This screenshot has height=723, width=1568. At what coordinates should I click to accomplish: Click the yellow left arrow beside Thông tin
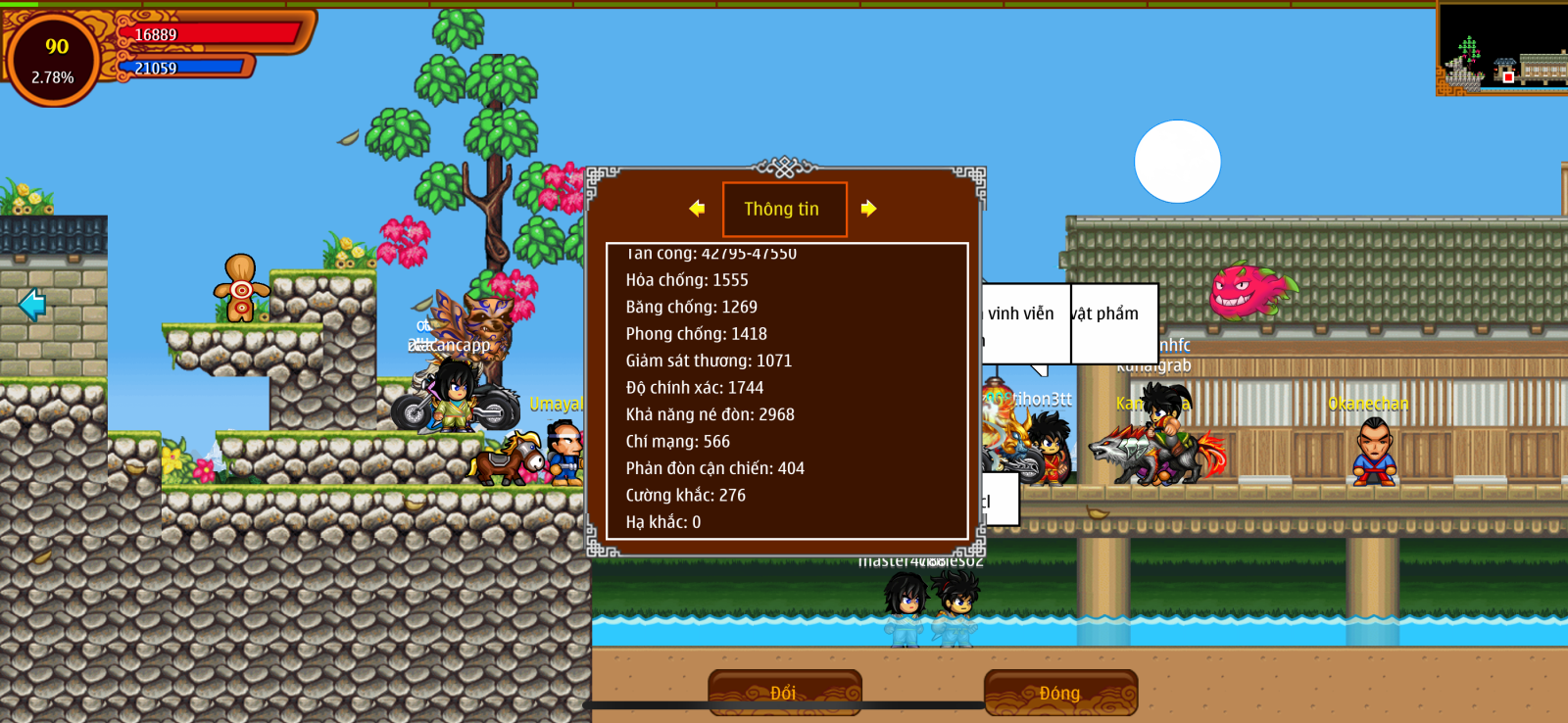pos(697,209)
